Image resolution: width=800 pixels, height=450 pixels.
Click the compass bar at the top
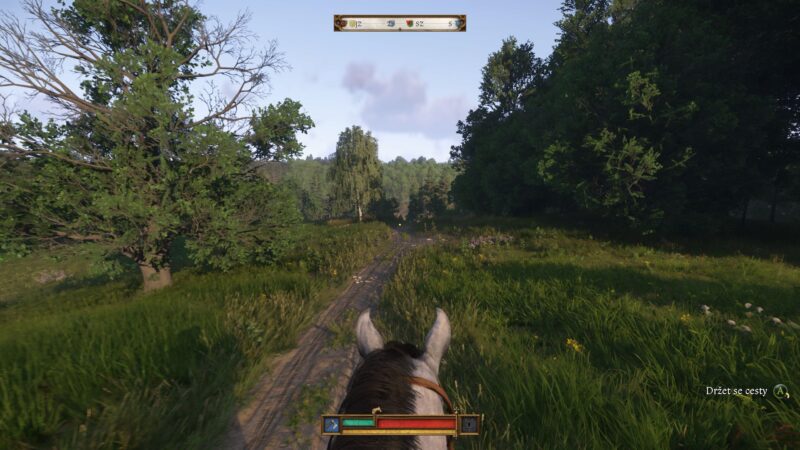[x=399, y=23]
